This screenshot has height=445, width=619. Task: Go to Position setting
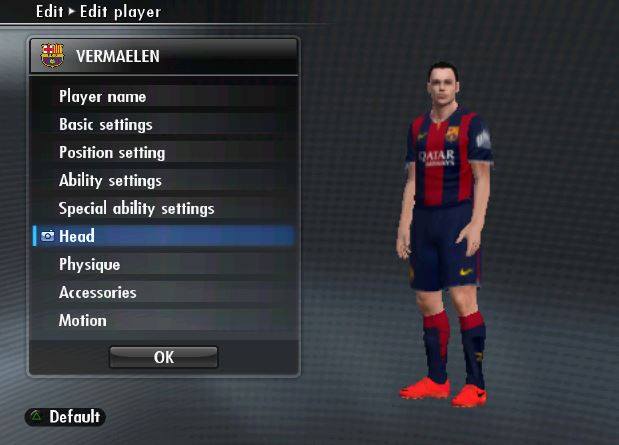(112, 153)
